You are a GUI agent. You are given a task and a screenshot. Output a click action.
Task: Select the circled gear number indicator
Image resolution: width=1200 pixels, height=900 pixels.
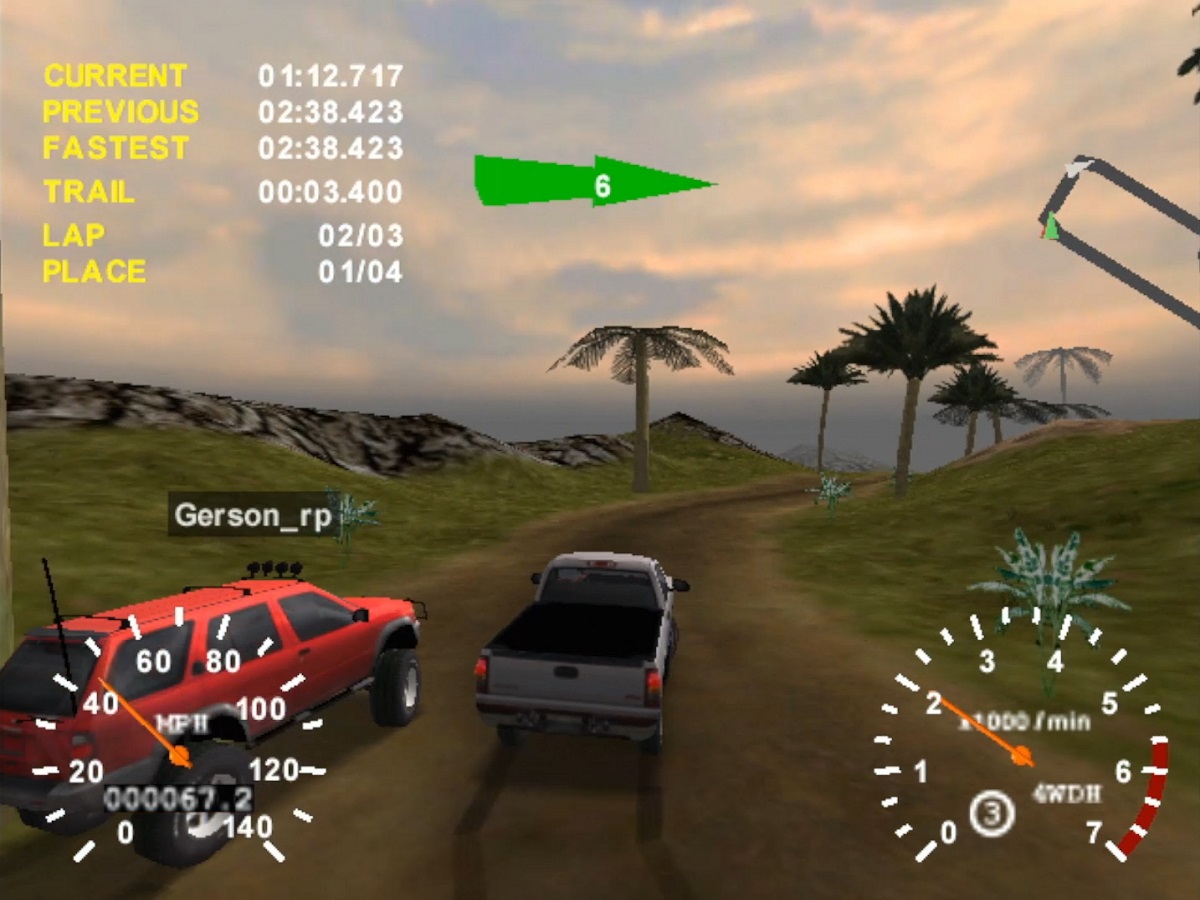[x=992, y=813]
